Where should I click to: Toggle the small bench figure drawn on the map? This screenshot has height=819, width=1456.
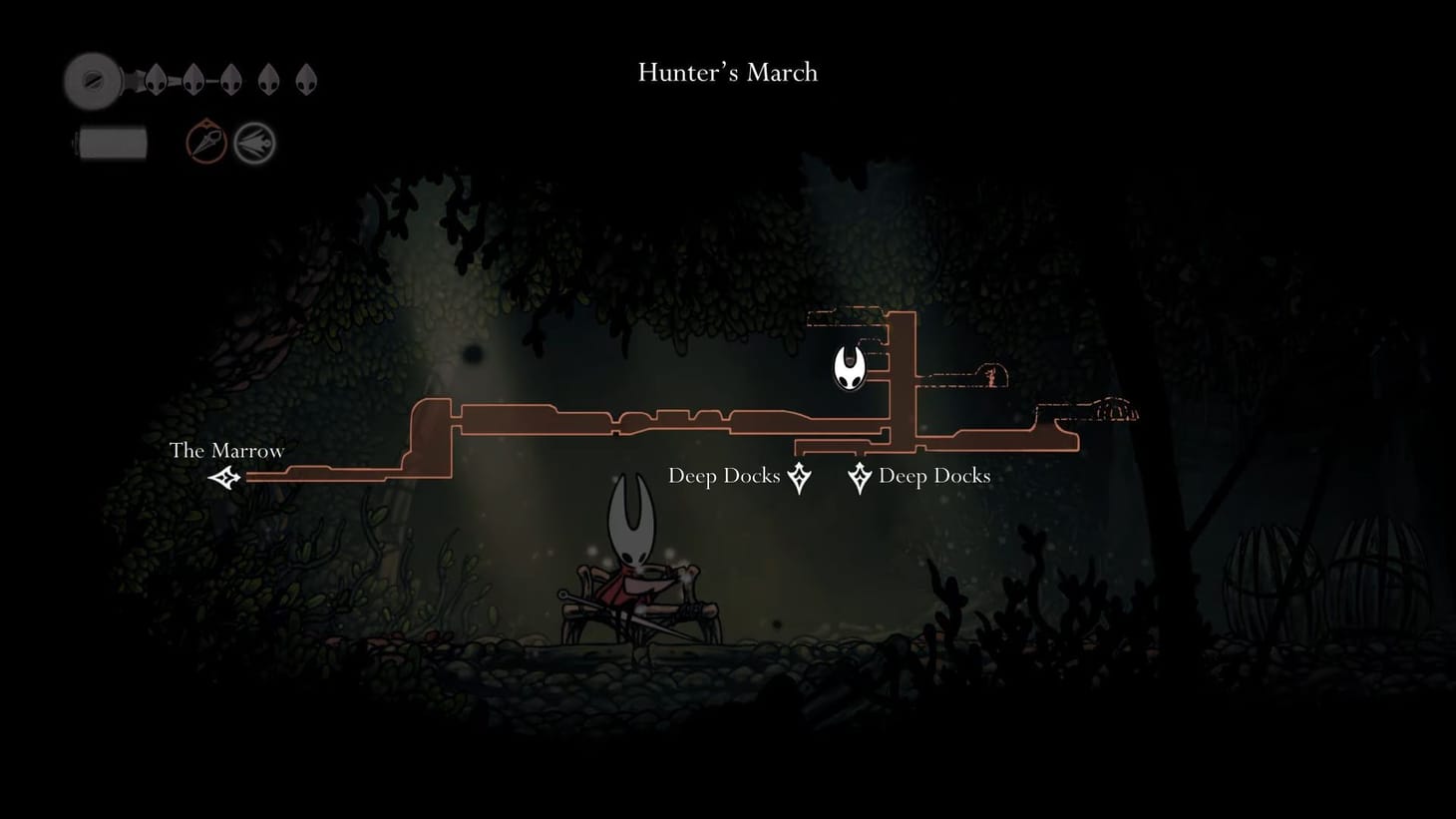991,377
